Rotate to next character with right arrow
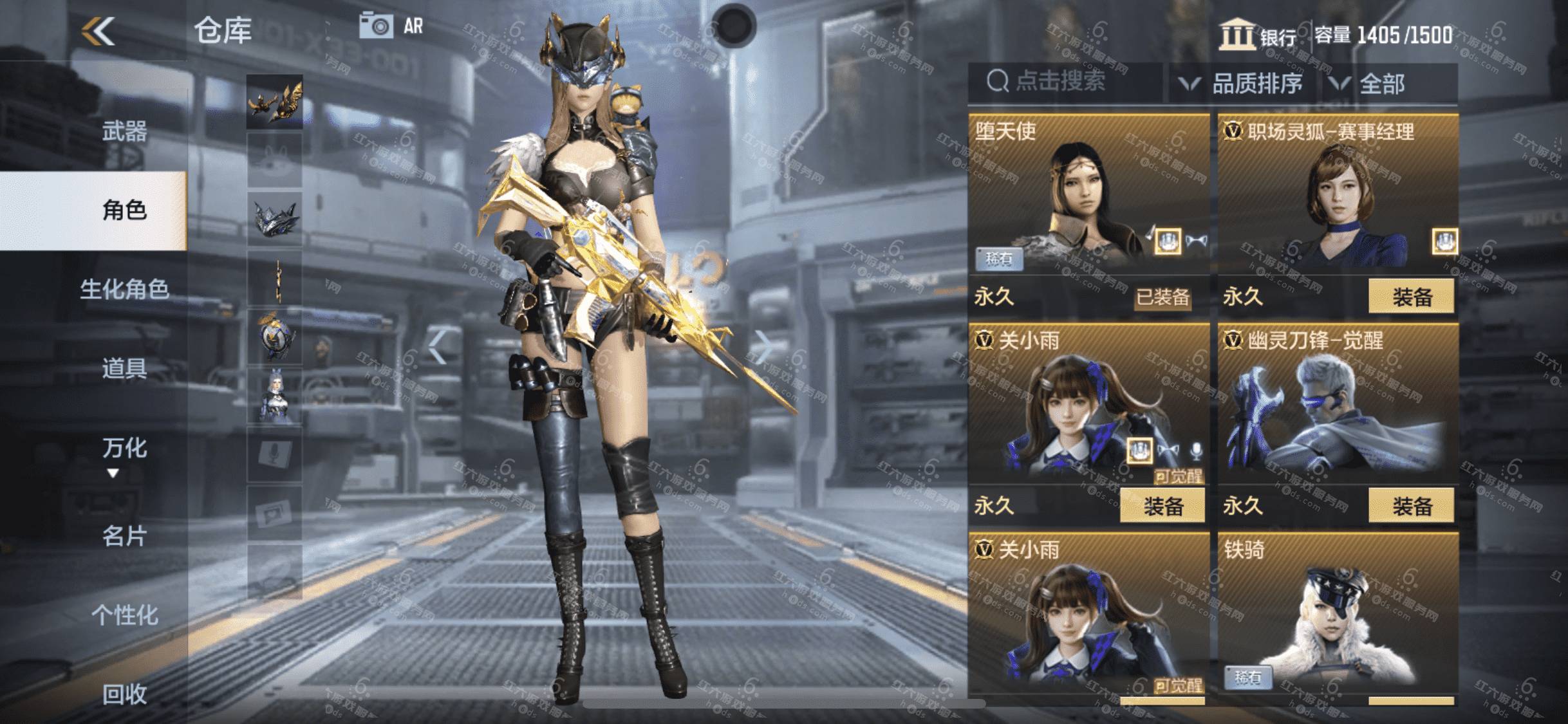1568x724 pixels. (763, 348)
